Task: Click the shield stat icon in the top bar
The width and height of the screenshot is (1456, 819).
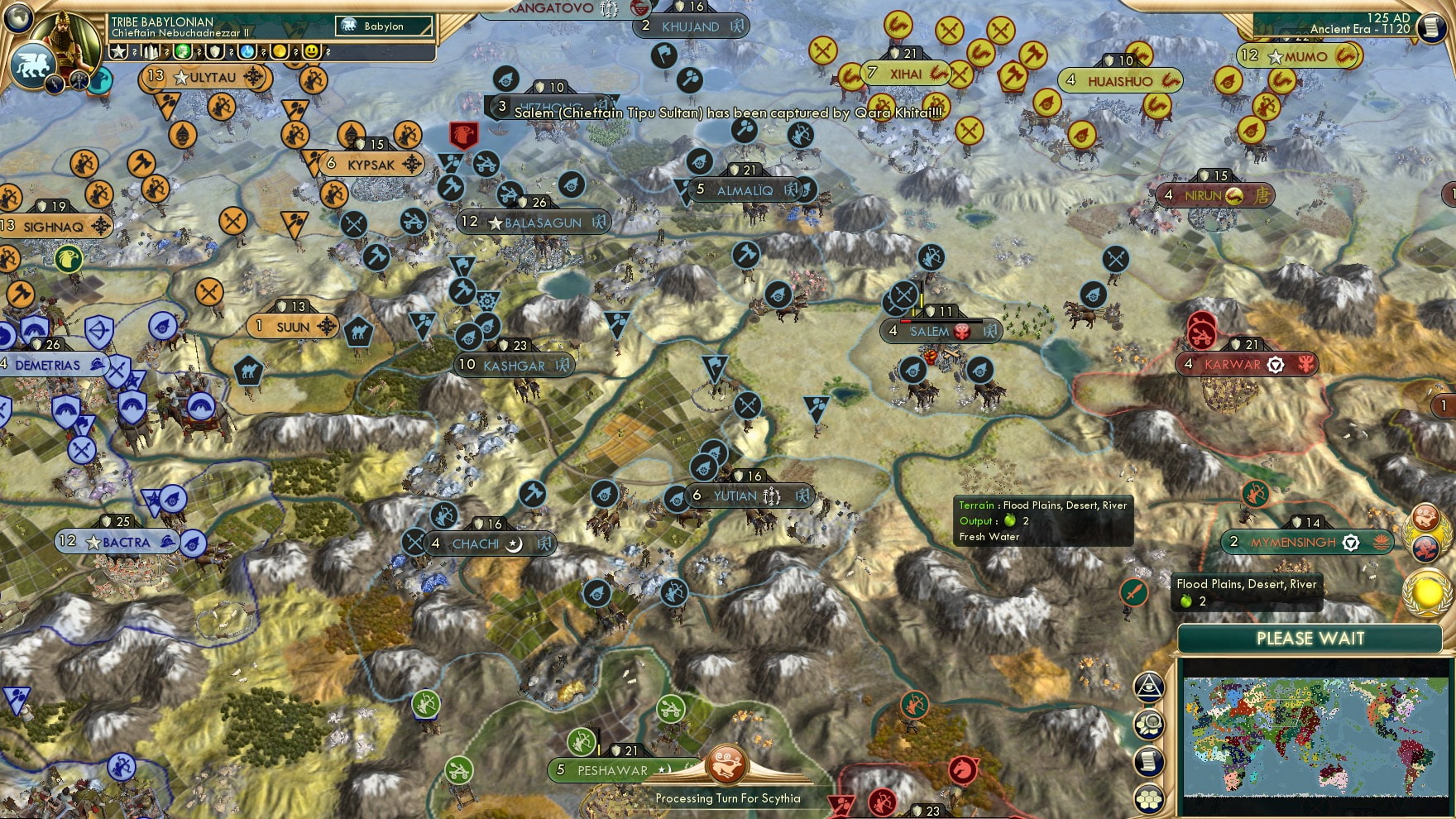Action: coord(215,51)
